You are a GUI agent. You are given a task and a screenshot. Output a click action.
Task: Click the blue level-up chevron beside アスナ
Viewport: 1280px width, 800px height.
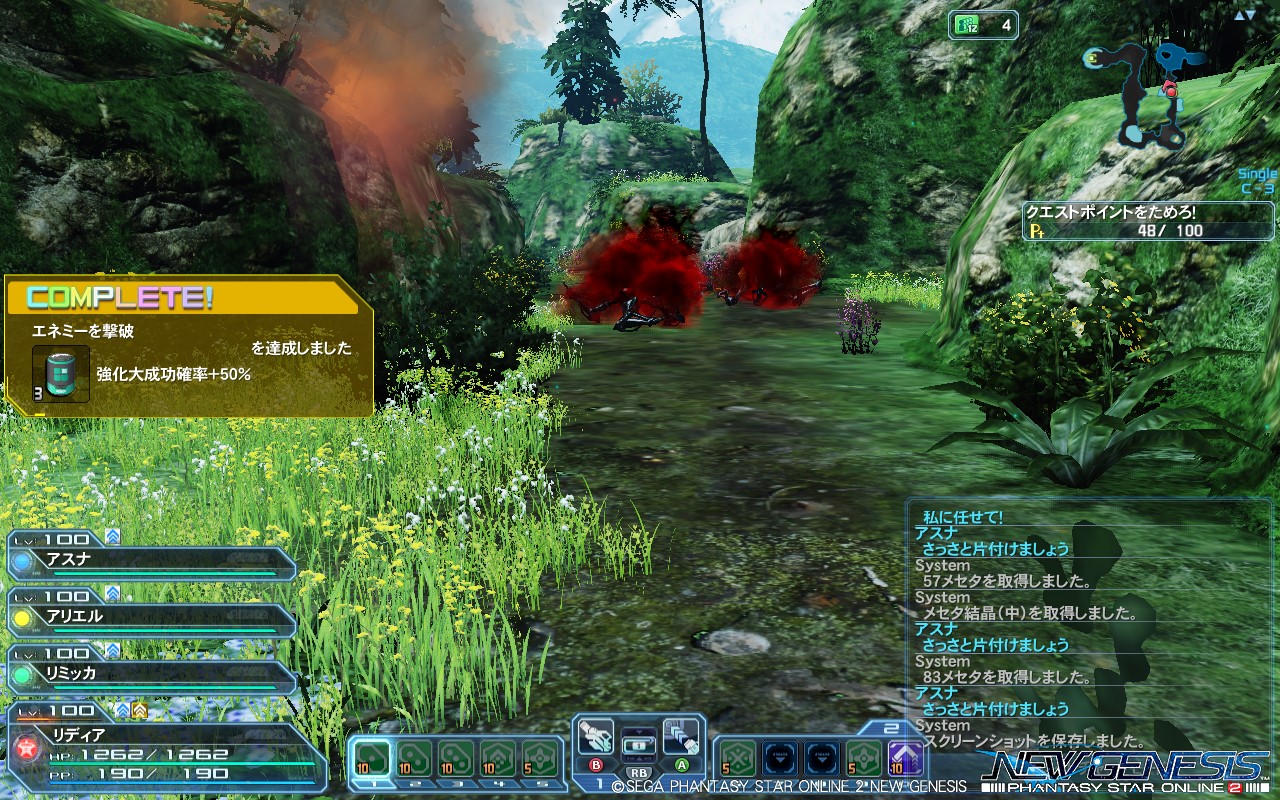pos(112,536)
